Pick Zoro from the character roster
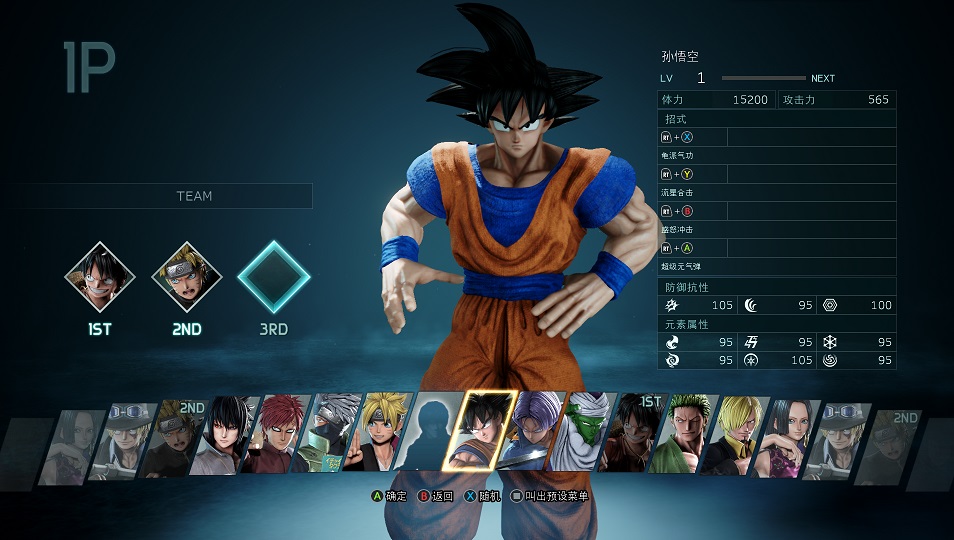 coord(683,436)
